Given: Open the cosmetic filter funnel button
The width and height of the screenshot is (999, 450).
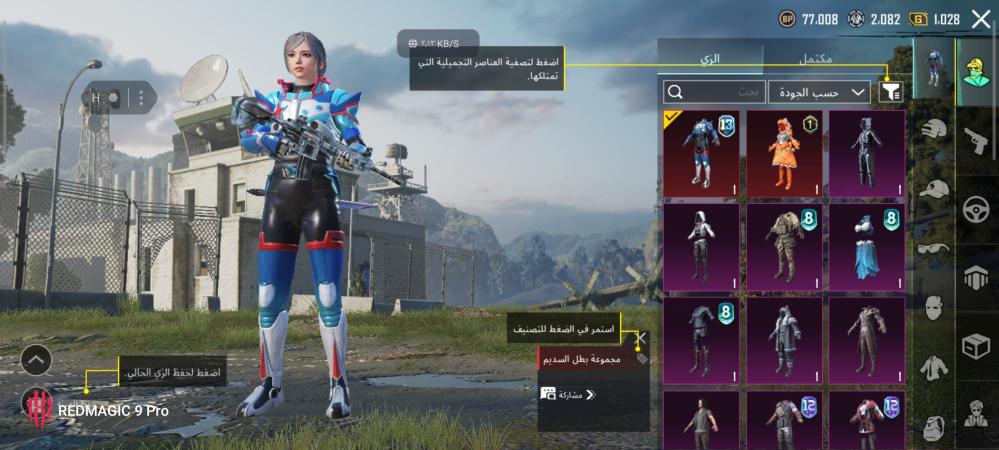Looking at the screenshot, I should [x=891, y=92].
